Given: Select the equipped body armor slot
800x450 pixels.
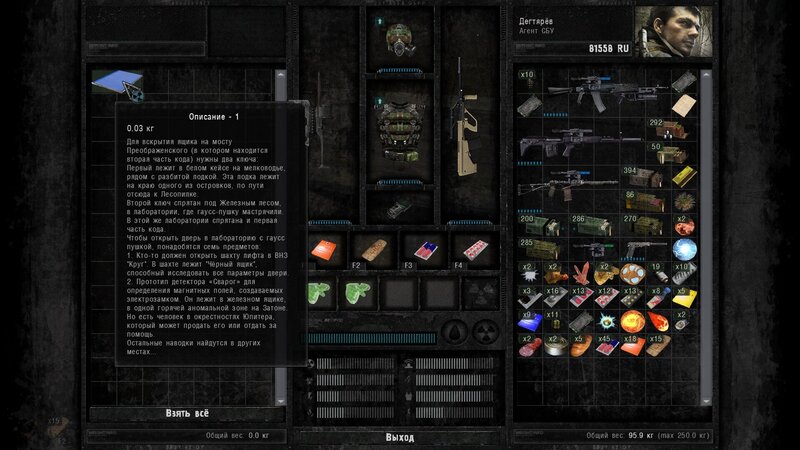Looking at the screenshot, I should pos(399,131).
